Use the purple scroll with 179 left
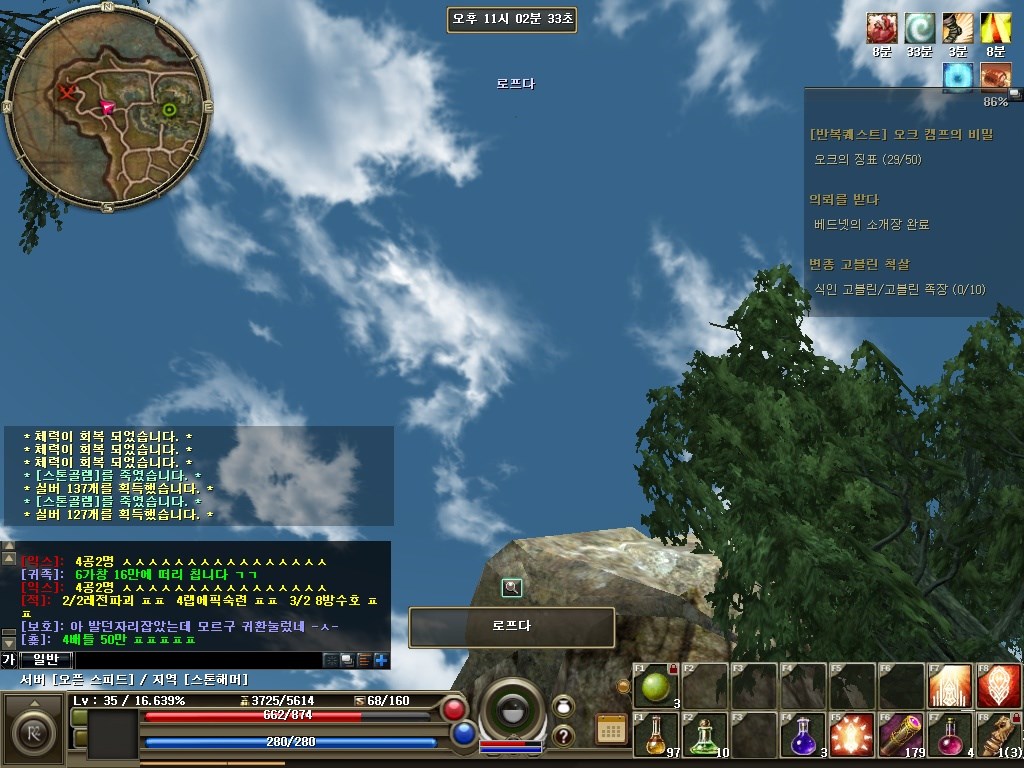1024x768 pixels. 901,735
